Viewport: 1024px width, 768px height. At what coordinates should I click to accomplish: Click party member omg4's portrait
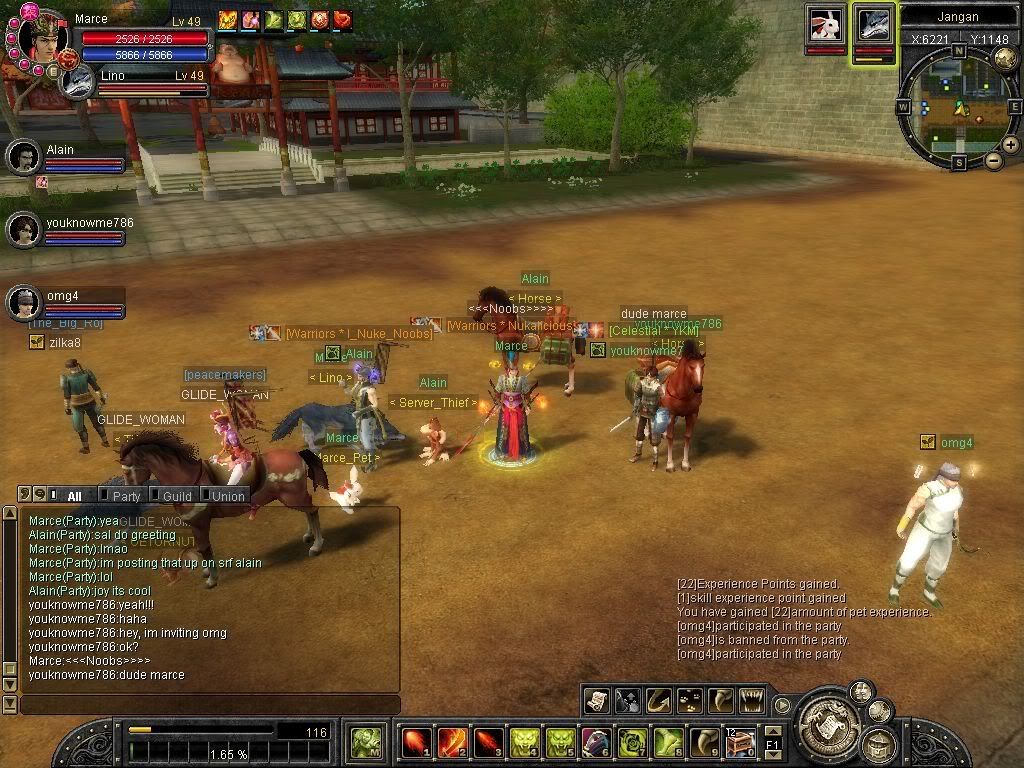pyautogui.click(x=23, y=303)
